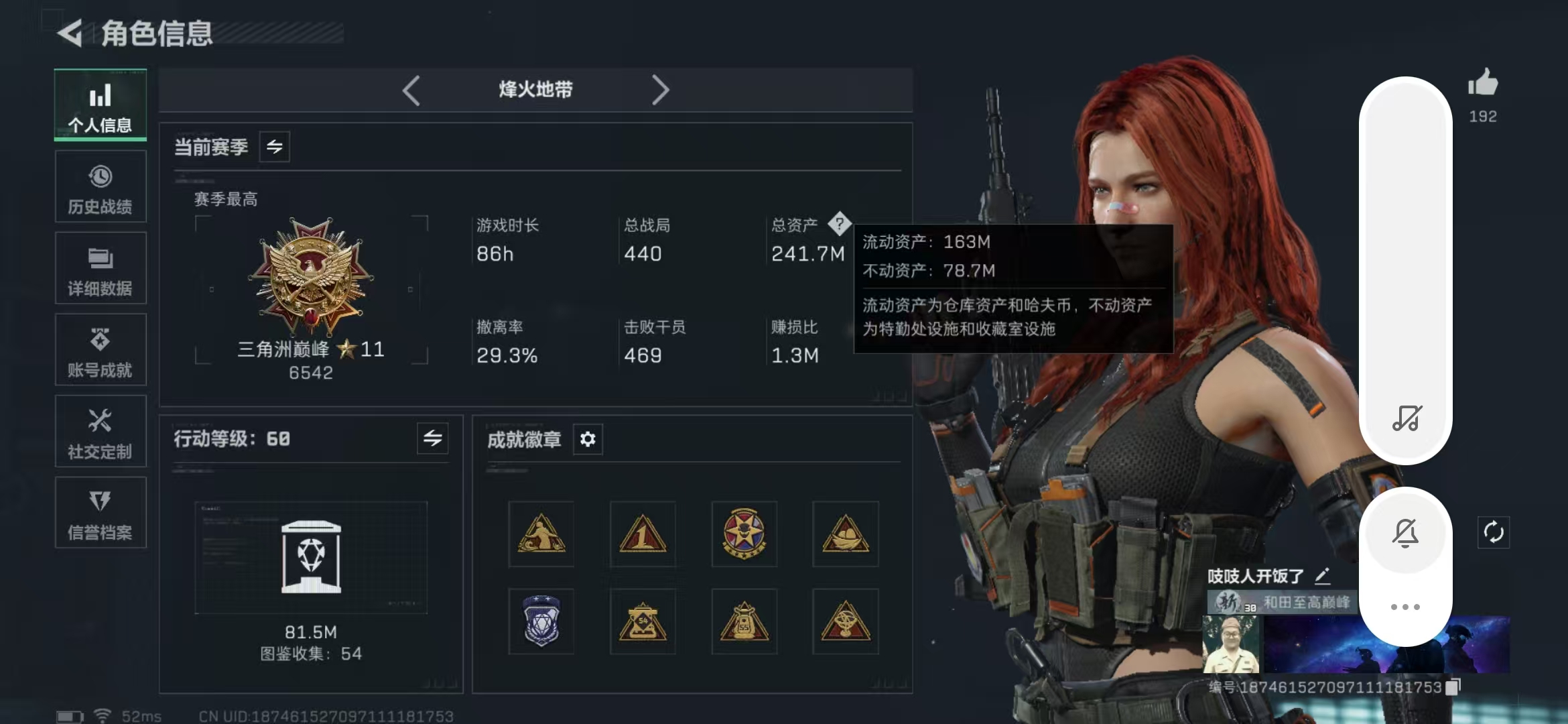Image resolution: width=1568 pixels, height=724 pixels.
Task: Open the three-dot more options menu
Action: pyautogui.click(x=1406, y=607)
